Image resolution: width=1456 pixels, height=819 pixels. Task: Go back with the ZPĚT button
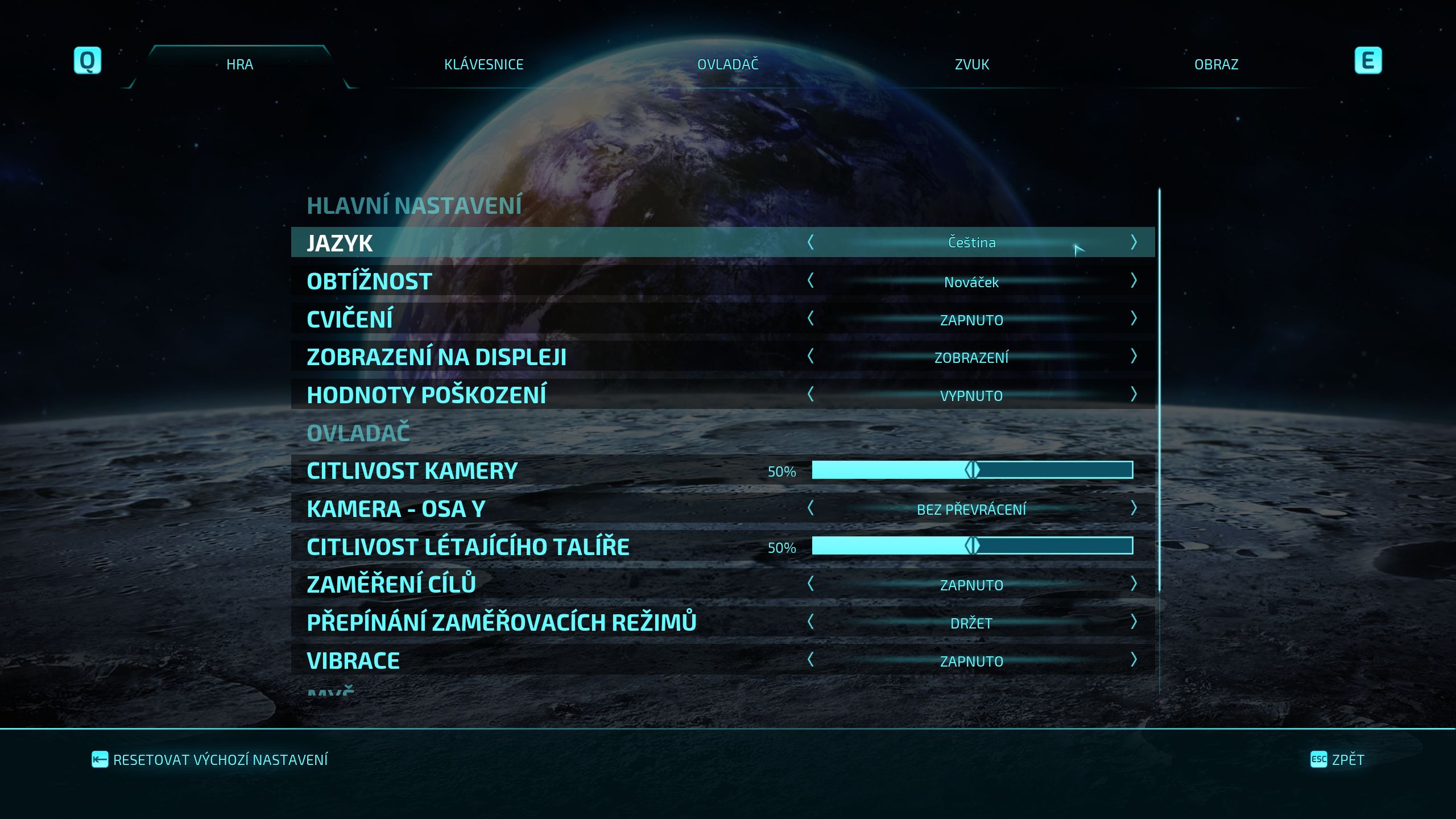click(x=1337, y=760)
